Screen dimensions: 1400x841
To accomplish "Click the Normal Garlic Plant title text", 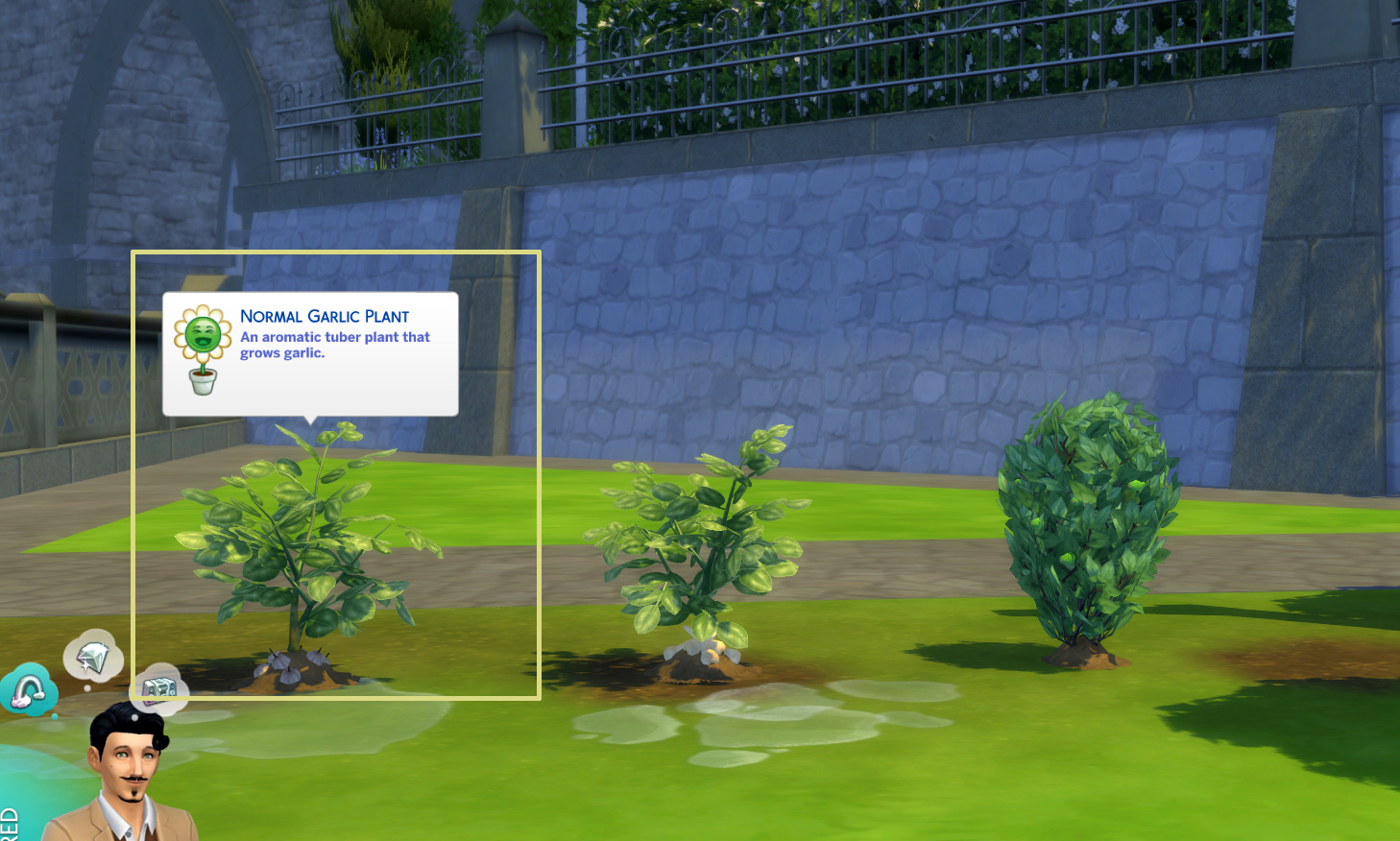I will (324, 316).
